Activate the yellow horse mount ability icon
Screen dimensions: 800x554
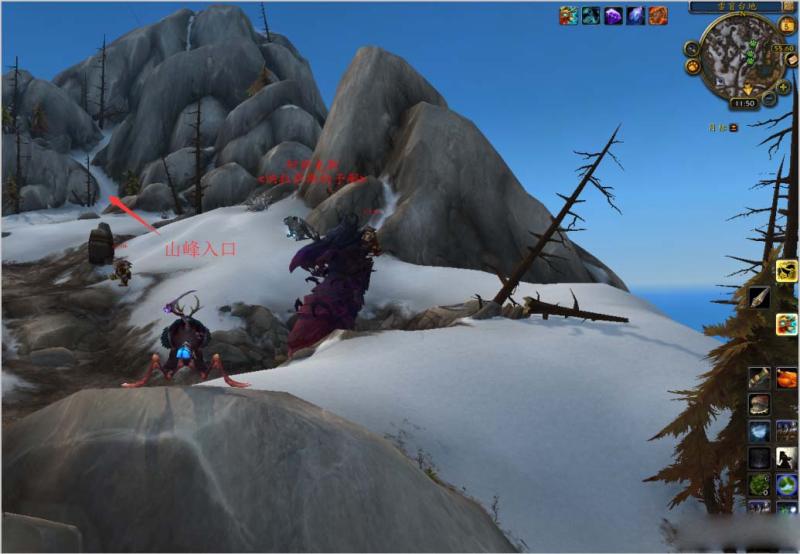coord(786,270)
